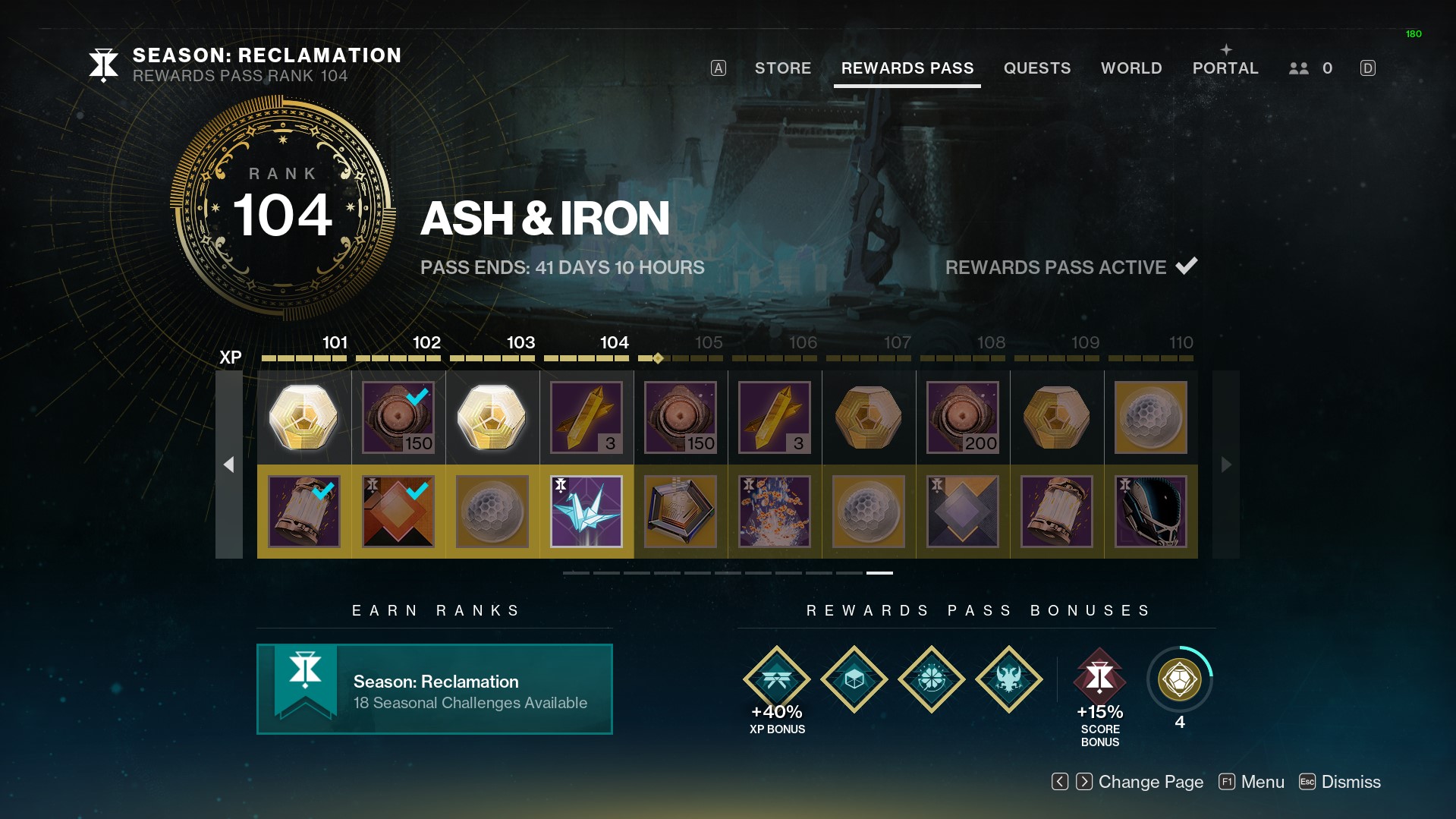
Task: Select the origami crane reward at rank 104
Action: coord(586,512)
